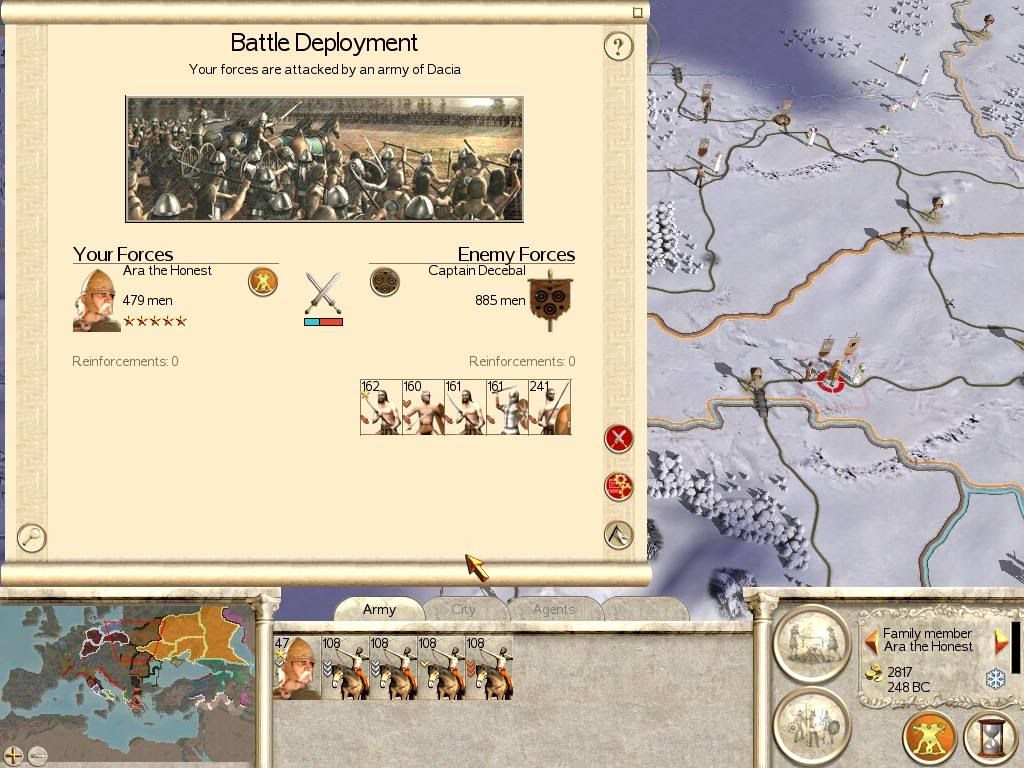Open the Army tab
The image size is (1024, 768).
(379, 609)
